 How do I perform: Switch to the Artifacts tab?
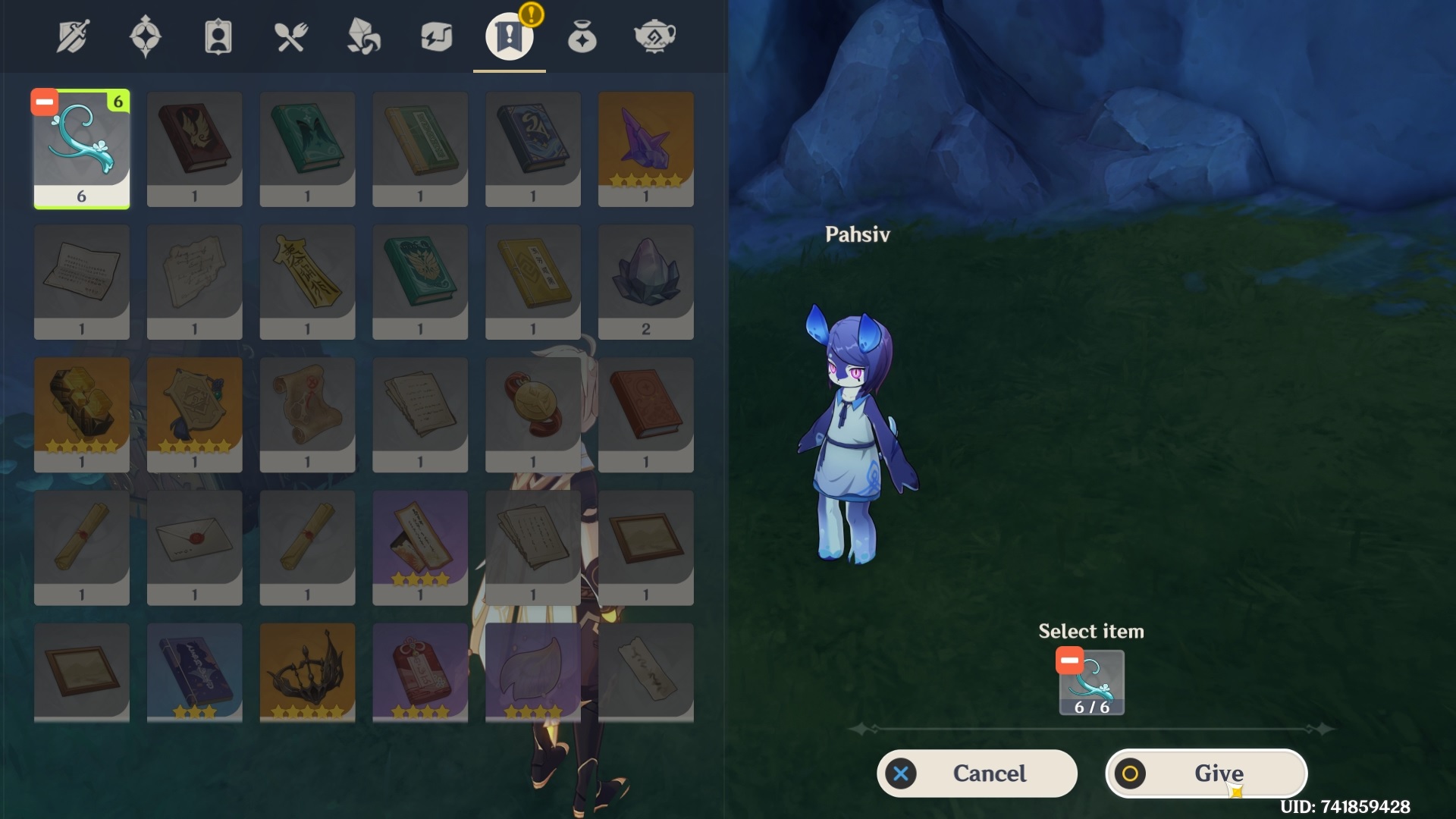(145, 36)
